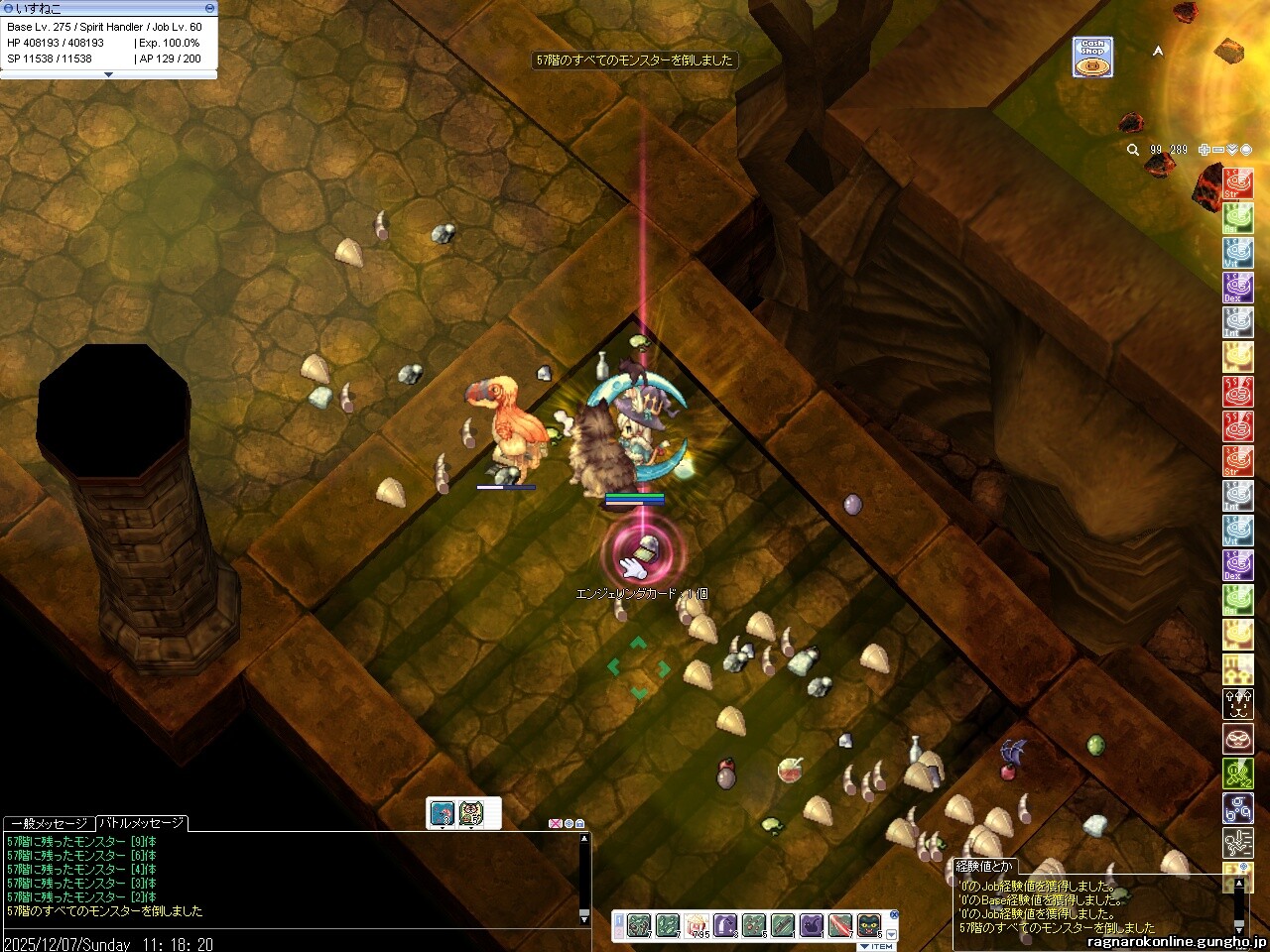The width and height of the screenshot is (1270, 952).
Task: Activate the black cat face hotbar skill
Action: 869,926
